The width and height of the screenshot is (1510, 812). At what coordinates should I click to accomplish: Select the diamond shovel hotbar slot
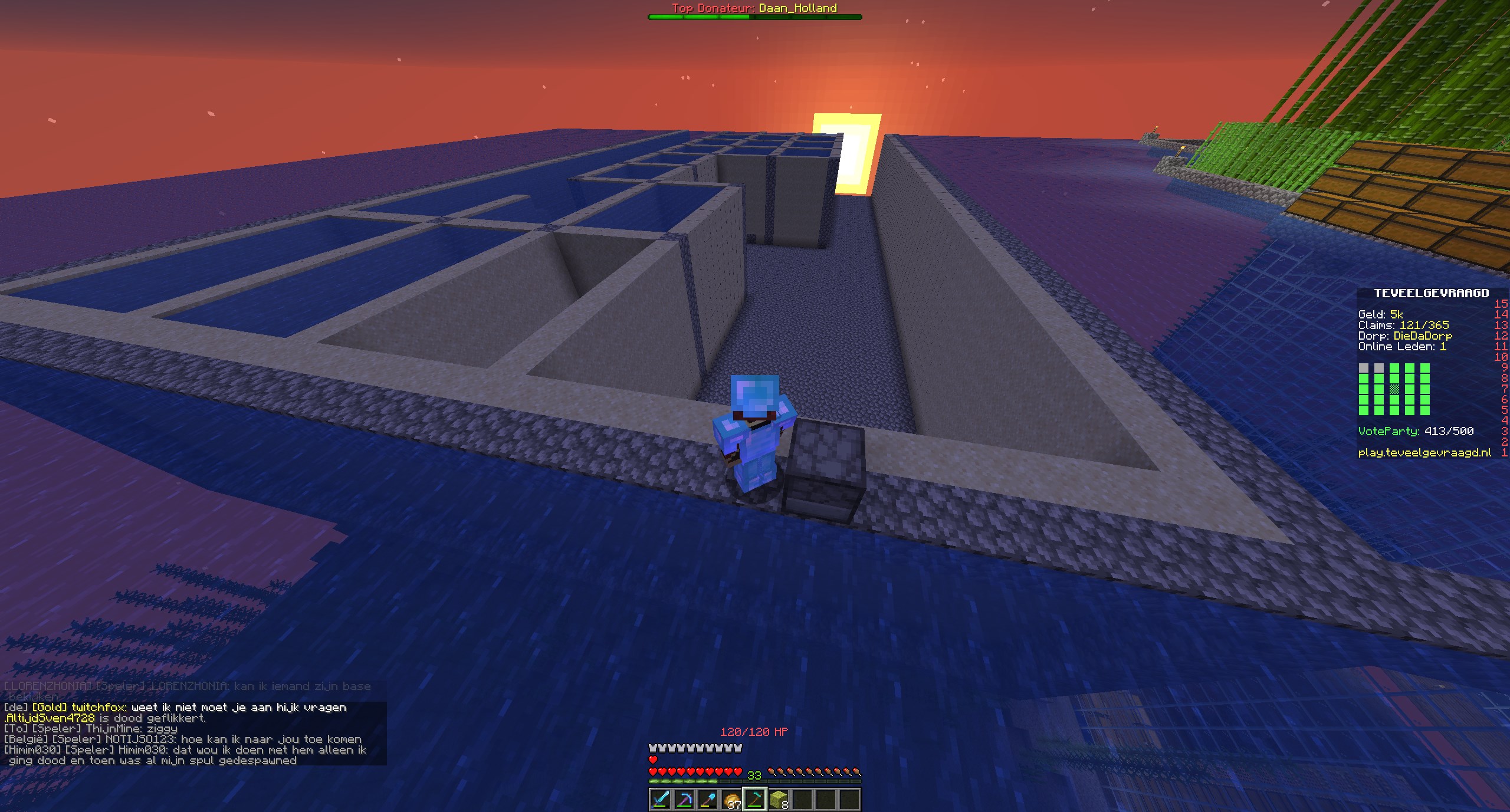707,799
